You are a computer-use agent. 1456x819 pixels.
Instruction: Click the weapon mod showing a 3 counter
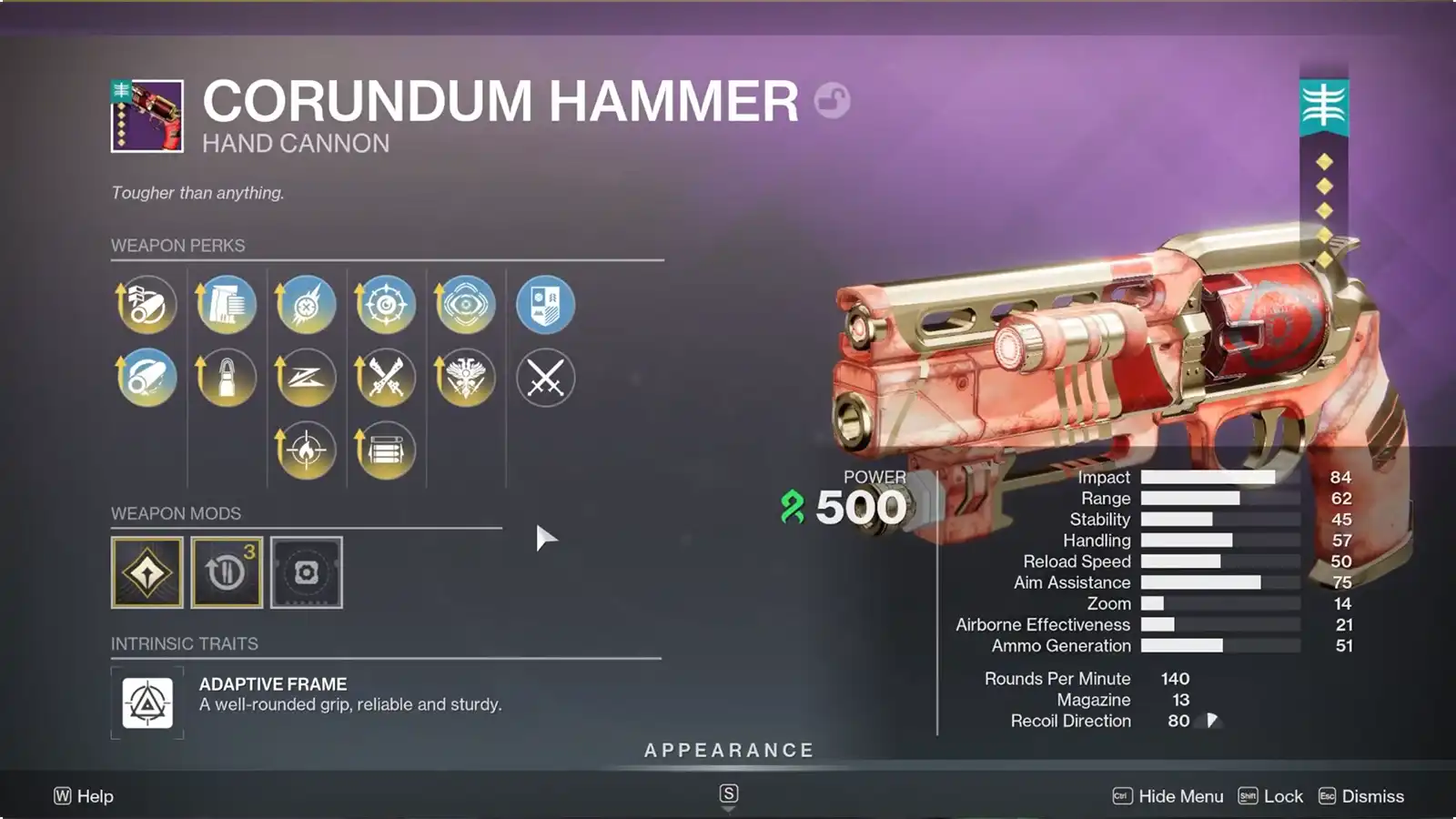[226, 573]
